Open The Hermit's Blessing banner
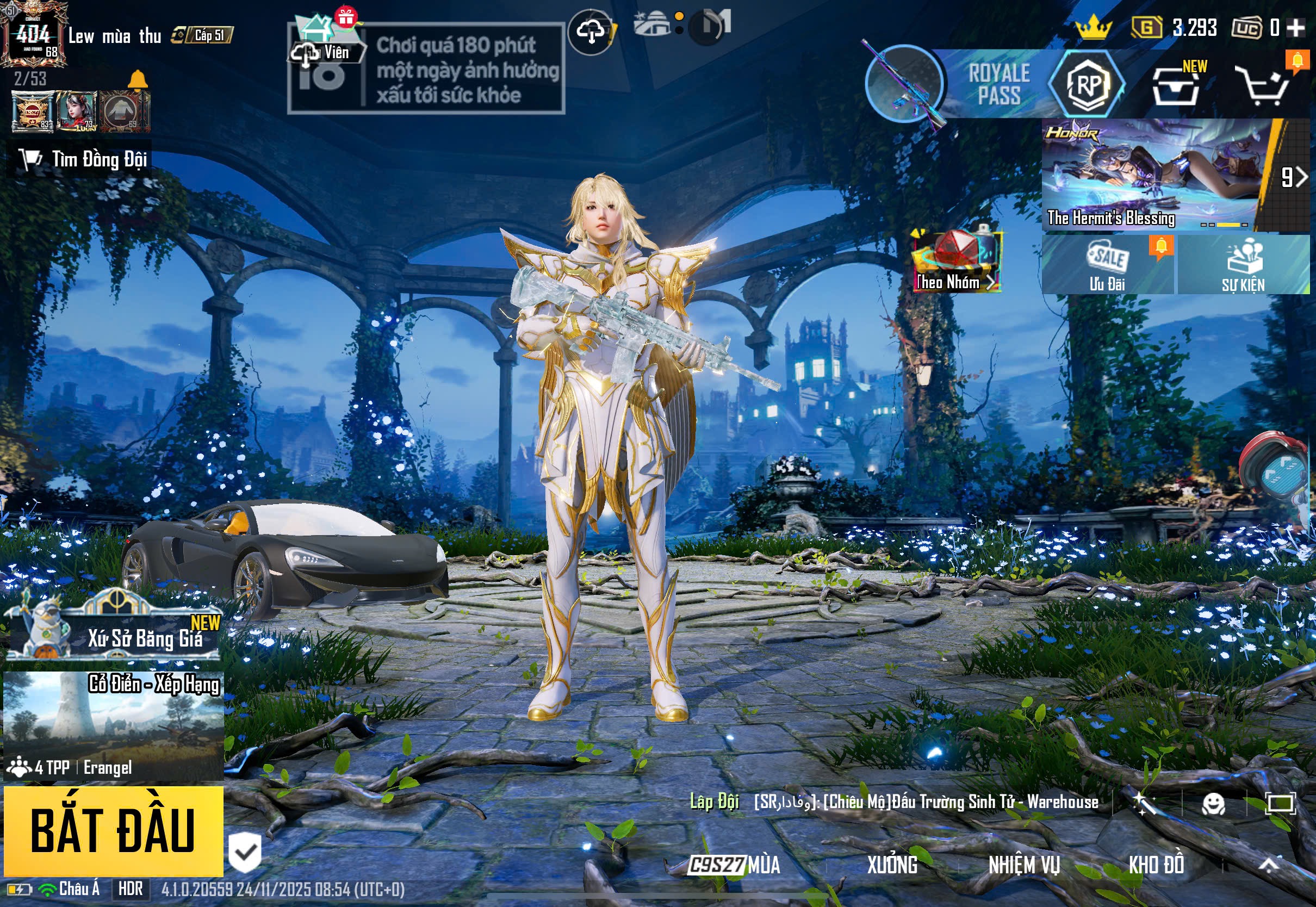This screenshot has width=1316, height=907. 1153,174
